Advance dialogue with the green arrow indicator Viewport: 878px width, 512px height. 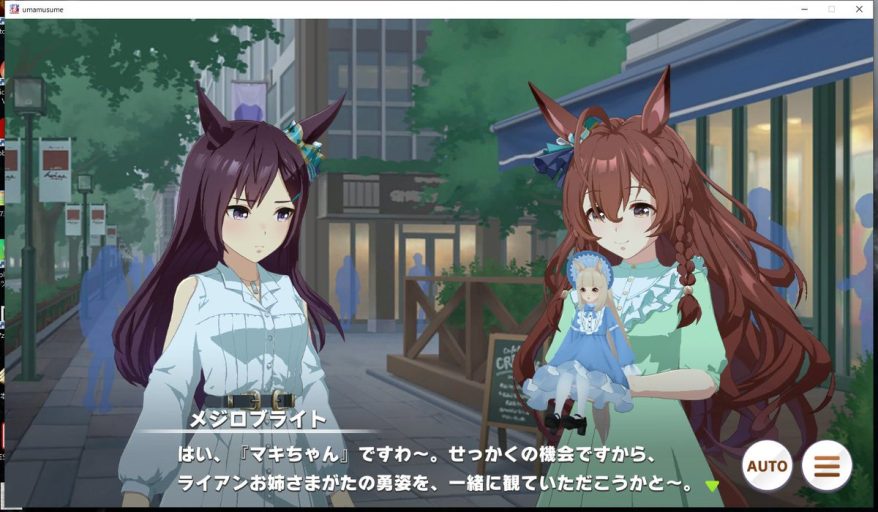point(712,486)
